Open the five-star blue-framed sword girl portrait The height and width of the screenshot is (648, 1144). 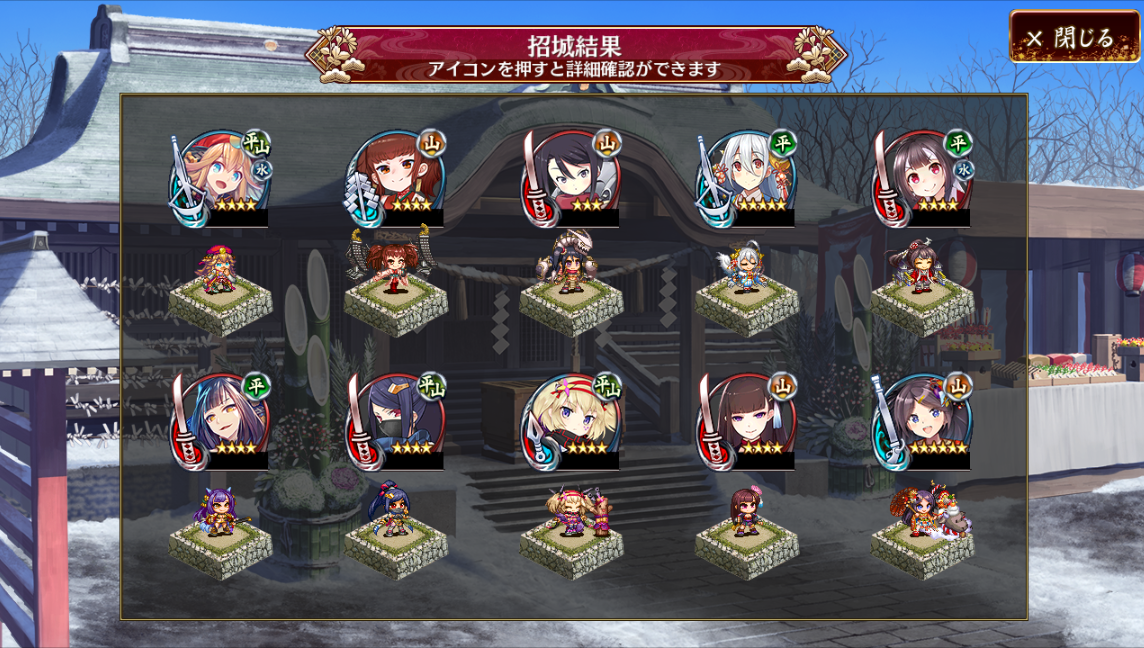tap(922, 421)
